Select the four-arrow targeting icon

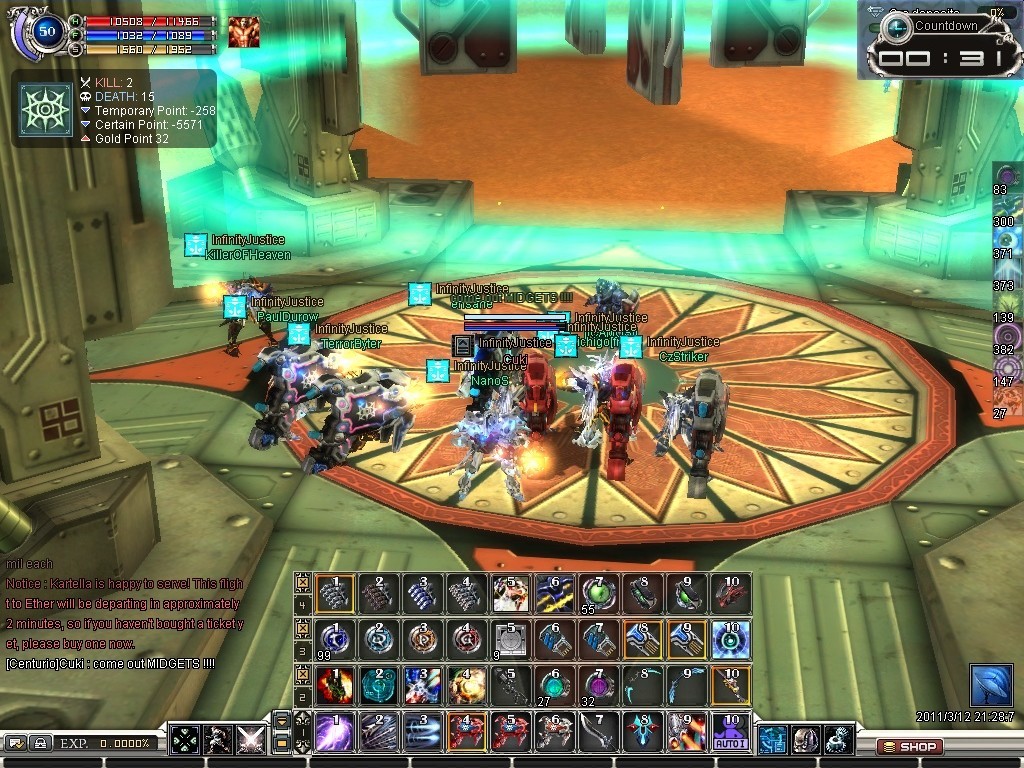(186, 741)
